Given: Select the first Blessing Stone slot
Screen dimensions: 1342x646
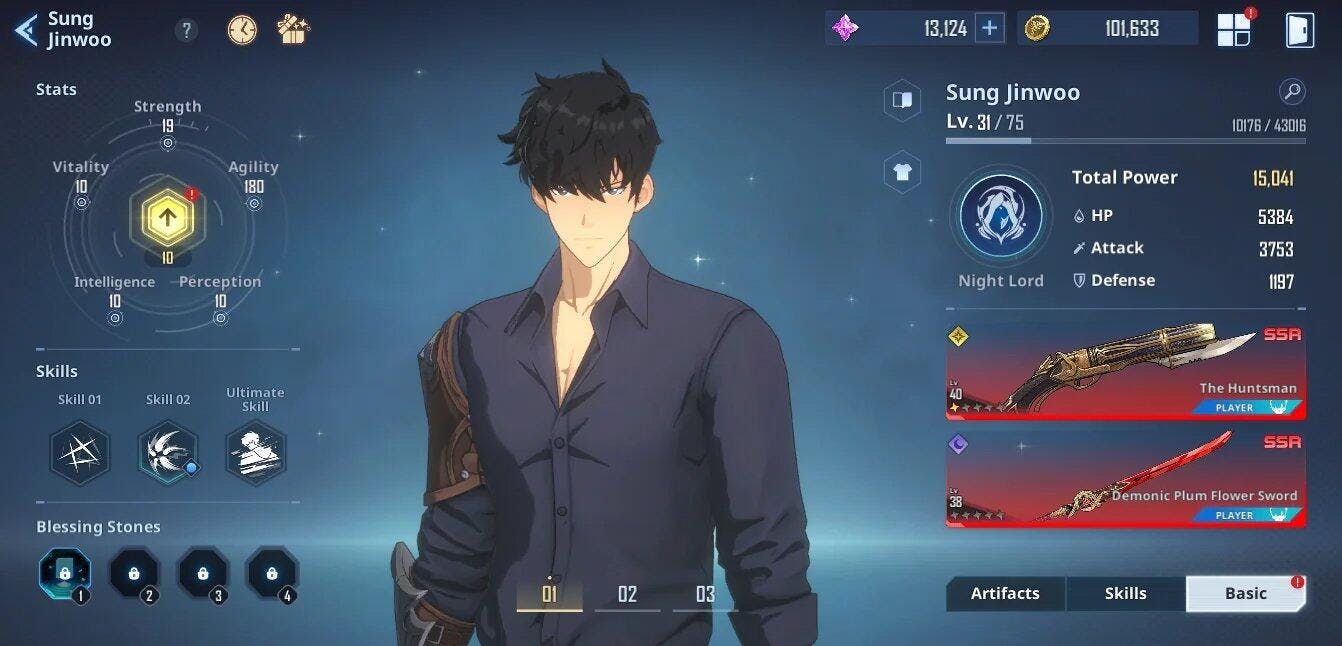Looking at the screenshot, I should [x=65, y=573].
